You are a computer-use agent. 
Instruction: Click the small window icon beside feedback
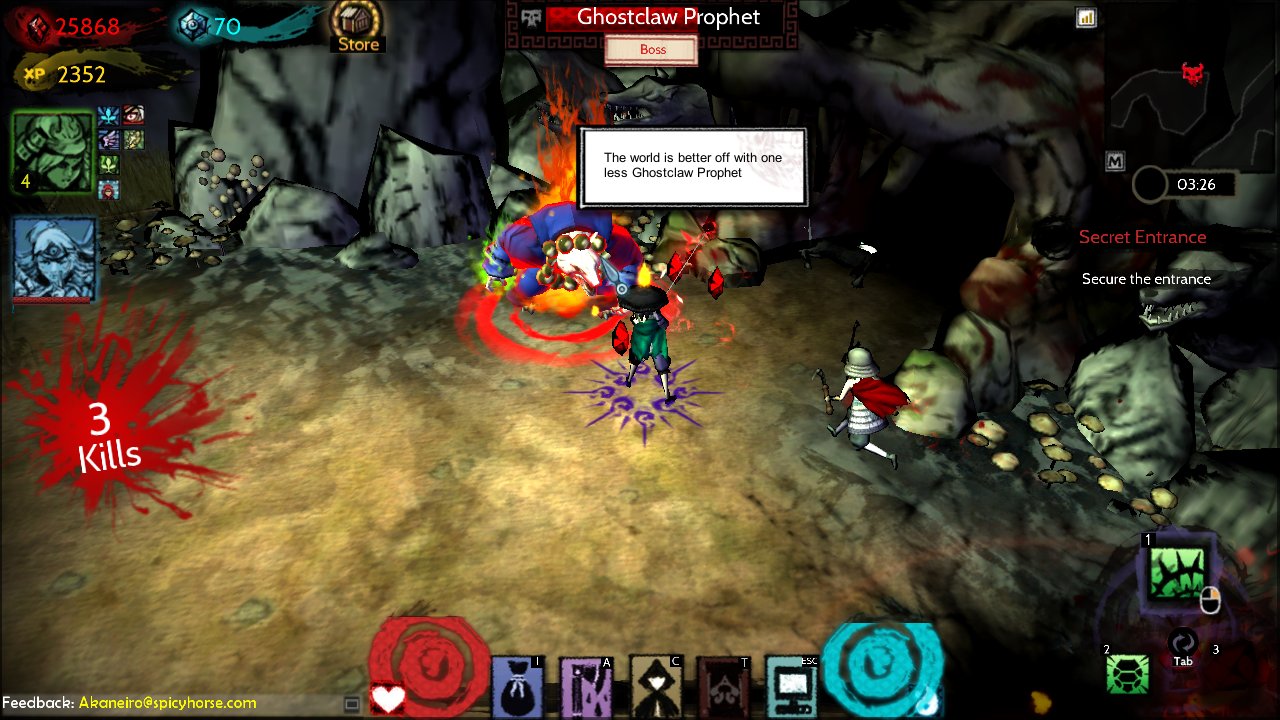pyautogui.click(x=351, y=704)
